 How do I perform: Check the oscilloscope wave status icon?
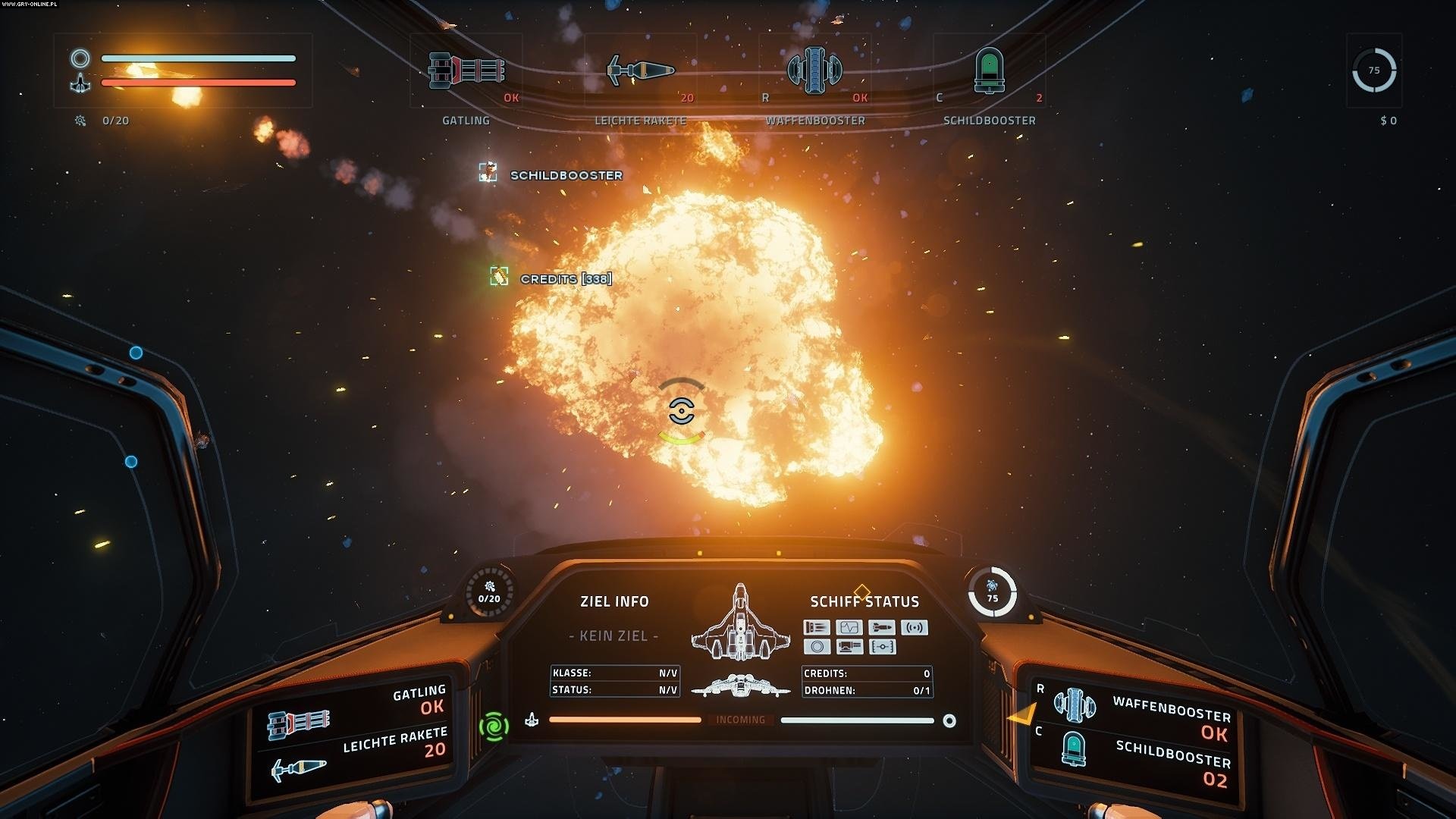coord(849,627)
